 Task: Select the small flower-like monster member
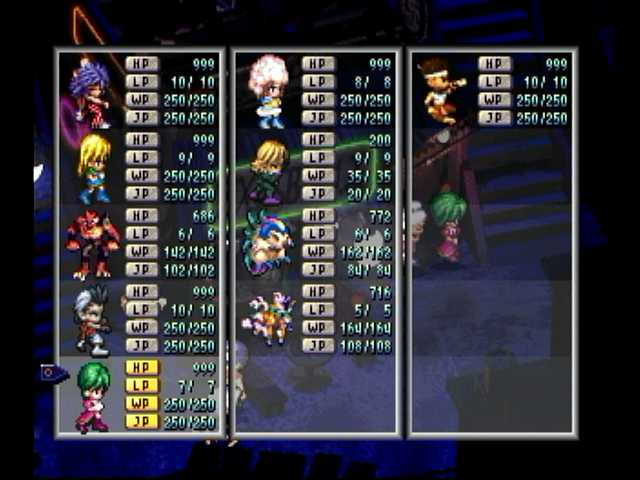268,320
